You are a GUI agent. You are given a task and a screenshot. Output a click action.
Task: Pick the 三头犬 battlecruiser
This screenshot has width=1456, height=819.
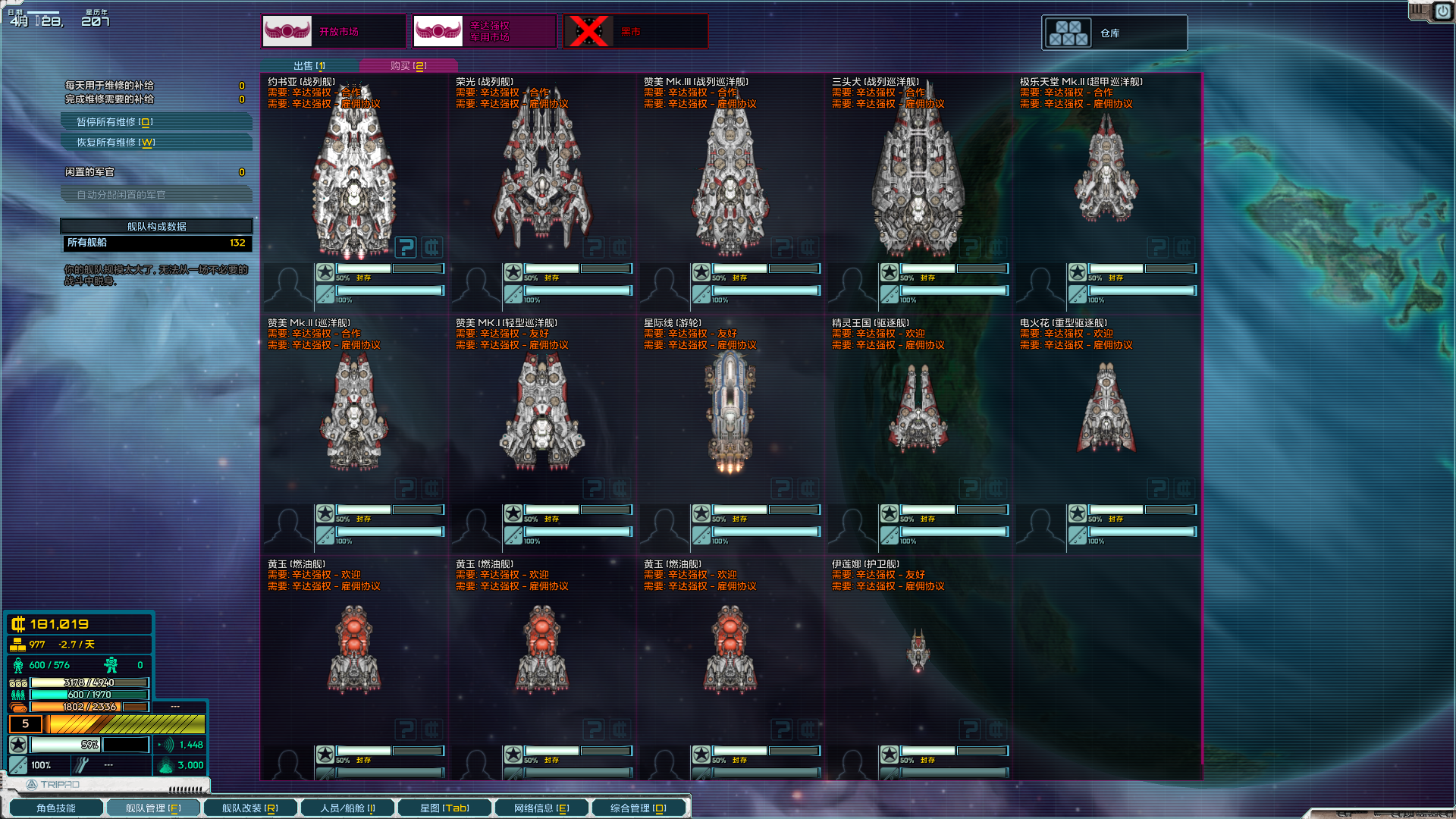[918, 182]
